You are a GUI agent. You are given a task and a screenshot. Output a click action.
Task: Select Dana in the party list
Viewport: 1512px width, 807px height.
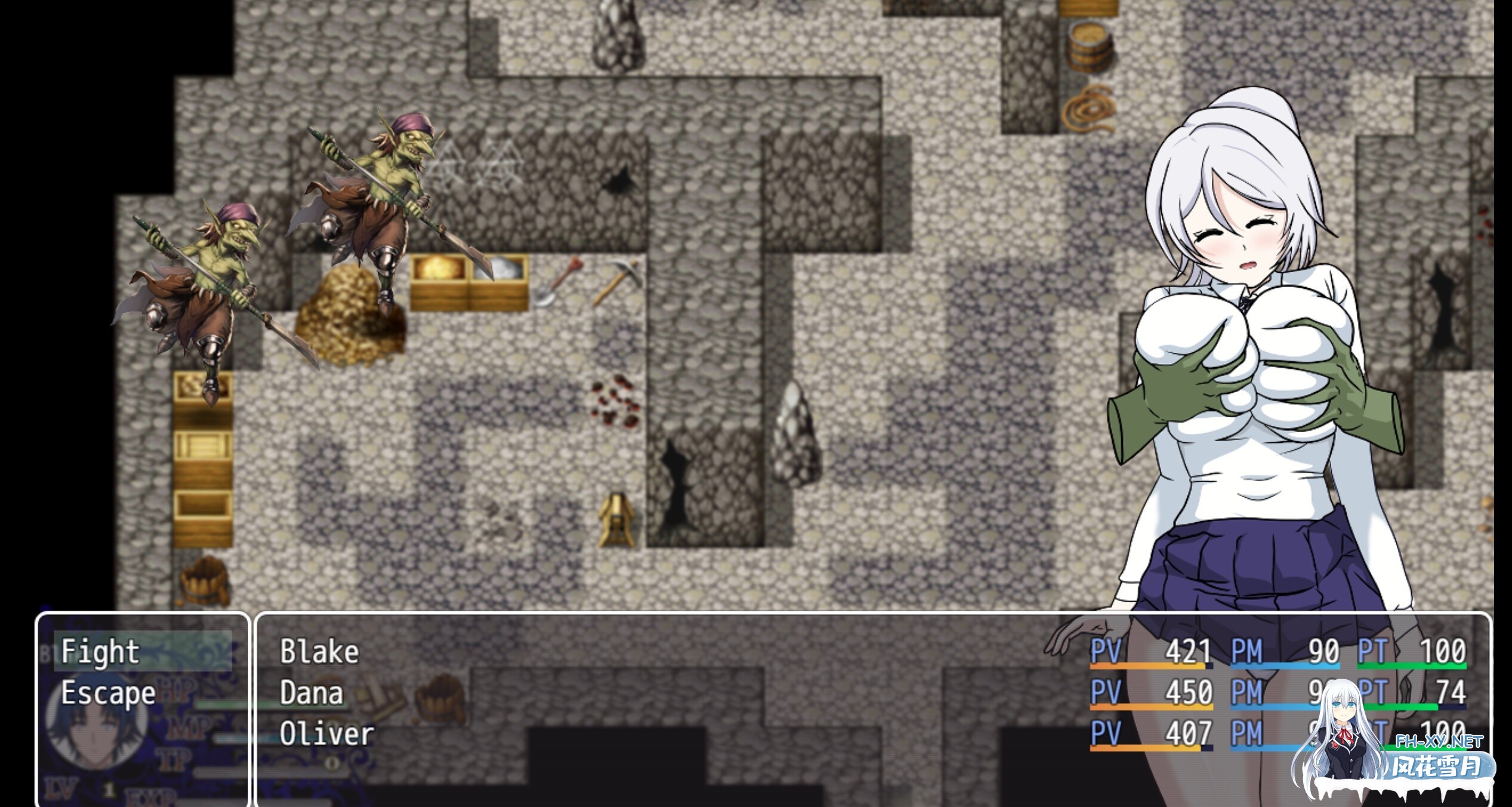pos(313,692)
